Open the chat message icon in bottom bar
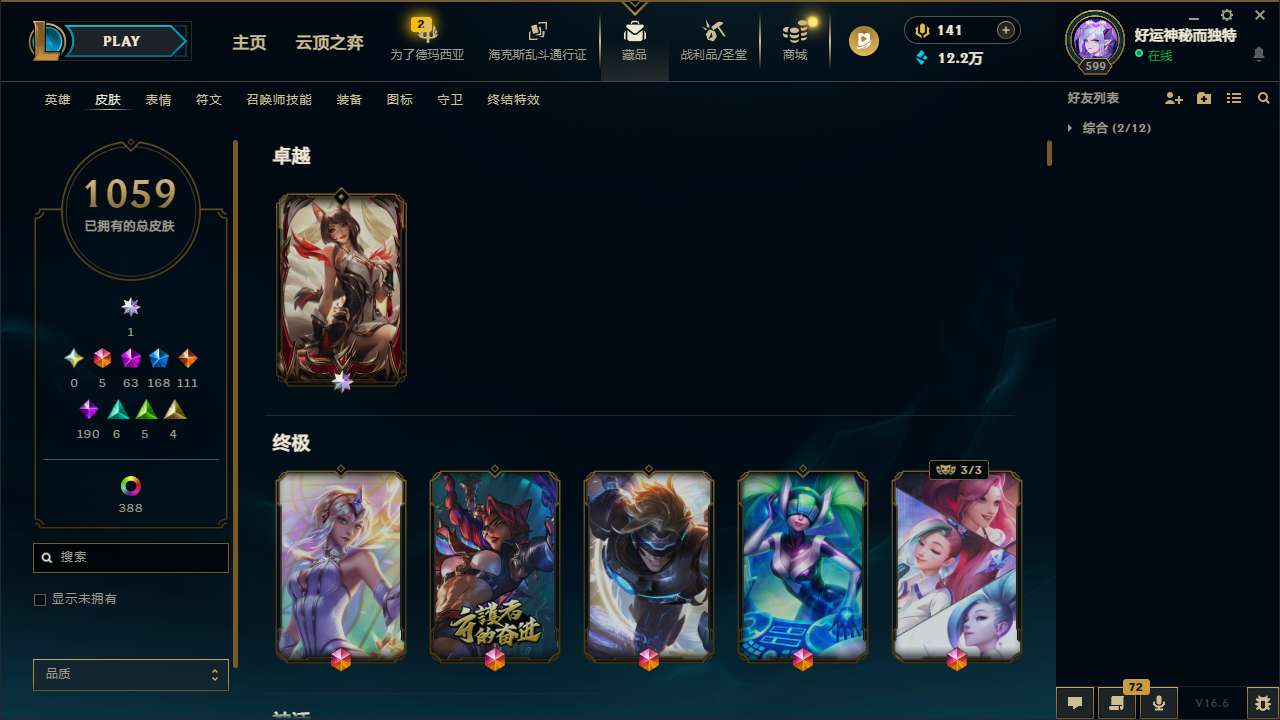The width and height of the screenshot is (1280, 720). [x=1074, y=702]
